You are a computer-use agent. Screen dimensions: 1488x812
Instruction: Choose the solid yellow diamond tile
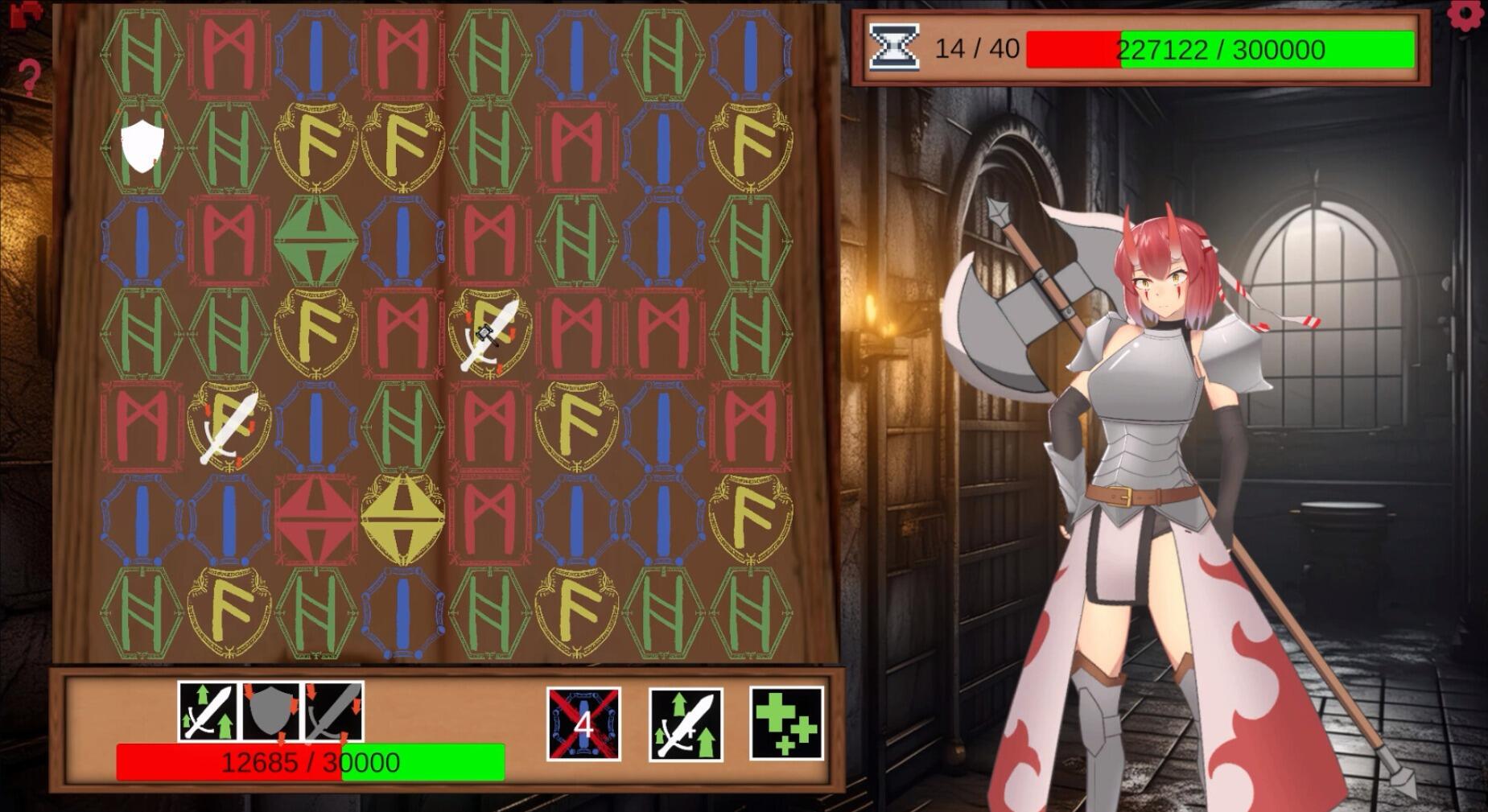[402, 519]
